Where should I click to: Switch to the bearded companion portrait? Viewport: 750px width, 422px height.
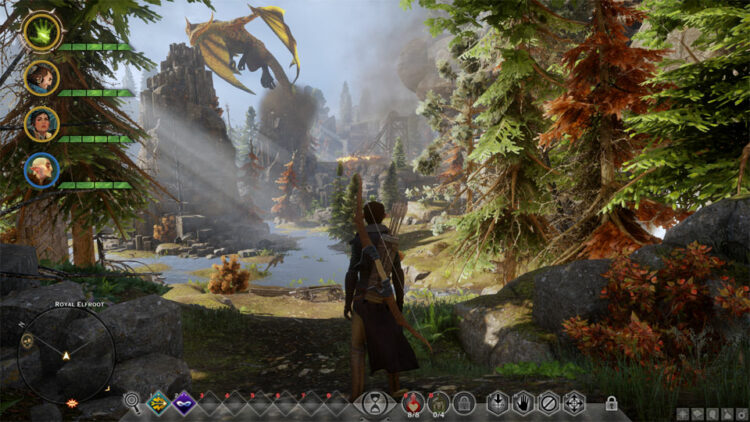[x=42, y=77]
